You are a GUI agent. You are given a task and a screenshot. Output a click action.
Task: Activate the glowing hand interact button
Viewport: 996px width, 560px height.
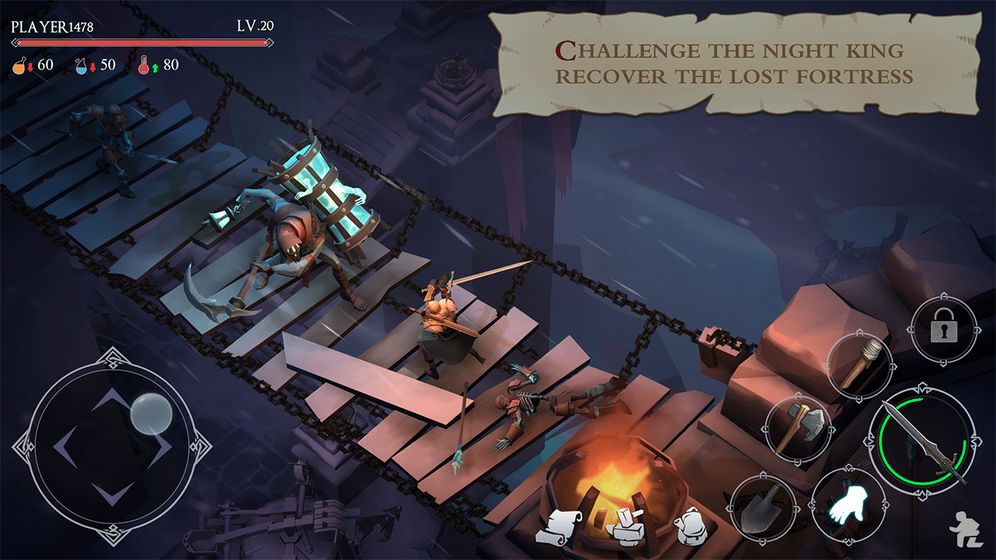point(844,502)
